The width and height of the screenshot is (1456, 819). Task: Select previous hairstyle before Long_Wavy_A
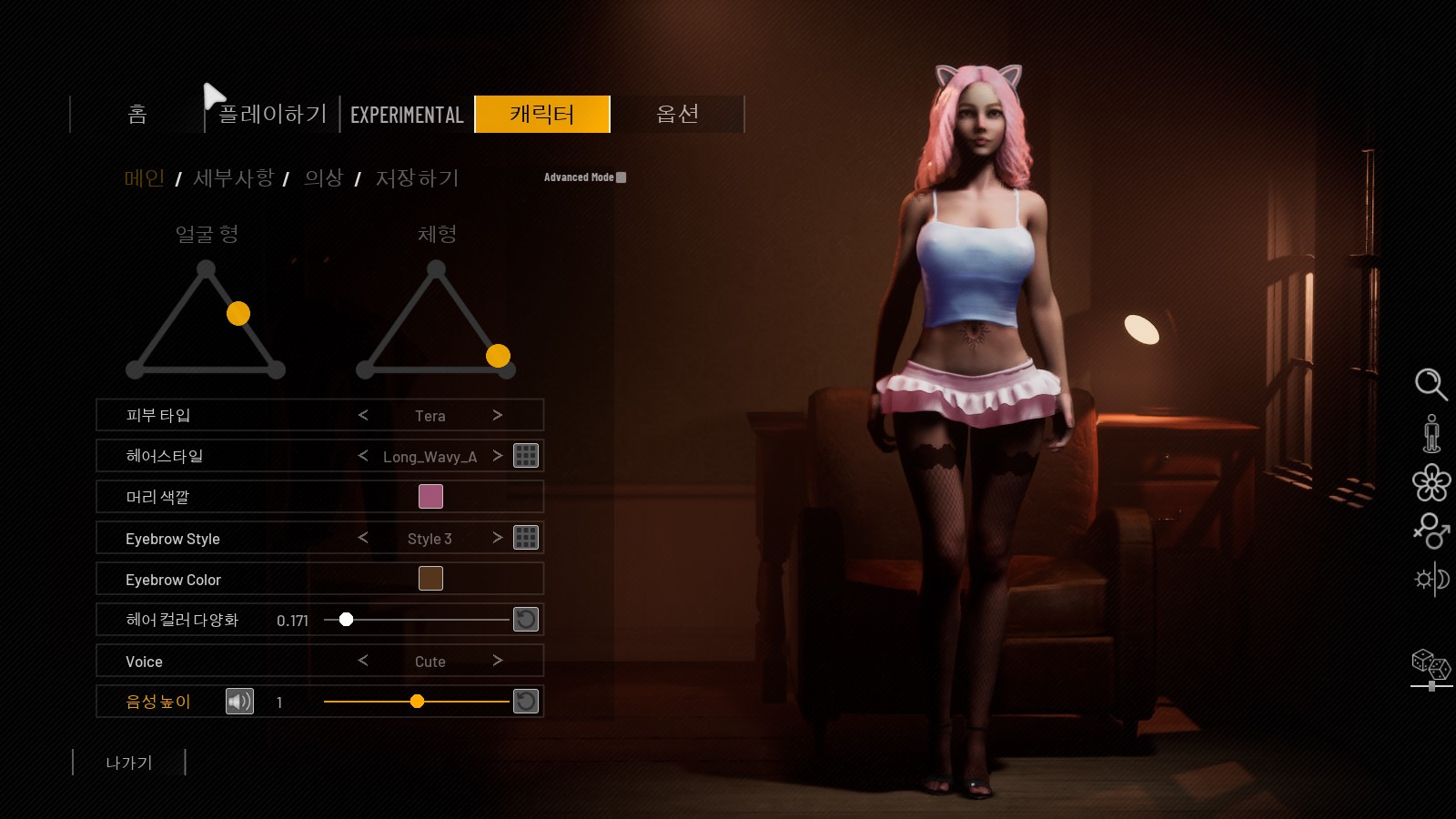click(363, 455)
